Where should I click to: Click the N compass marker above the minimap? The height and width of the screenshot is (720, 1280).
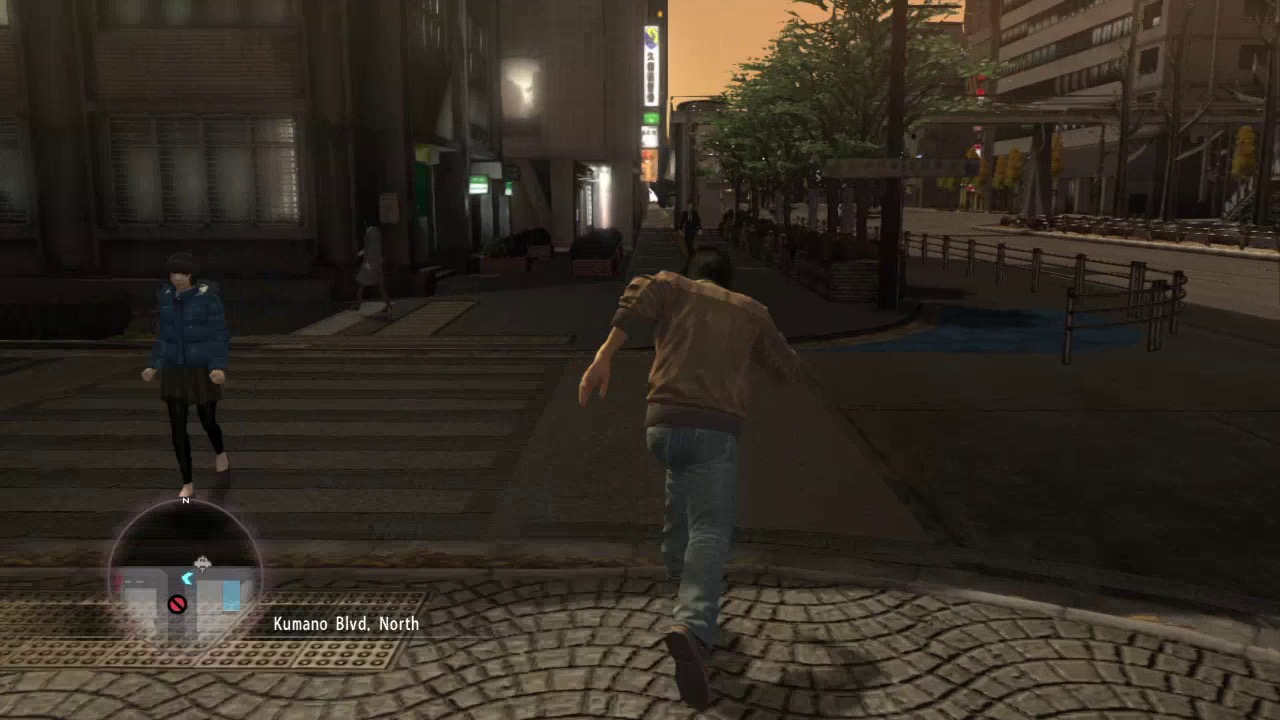[185, 499]
